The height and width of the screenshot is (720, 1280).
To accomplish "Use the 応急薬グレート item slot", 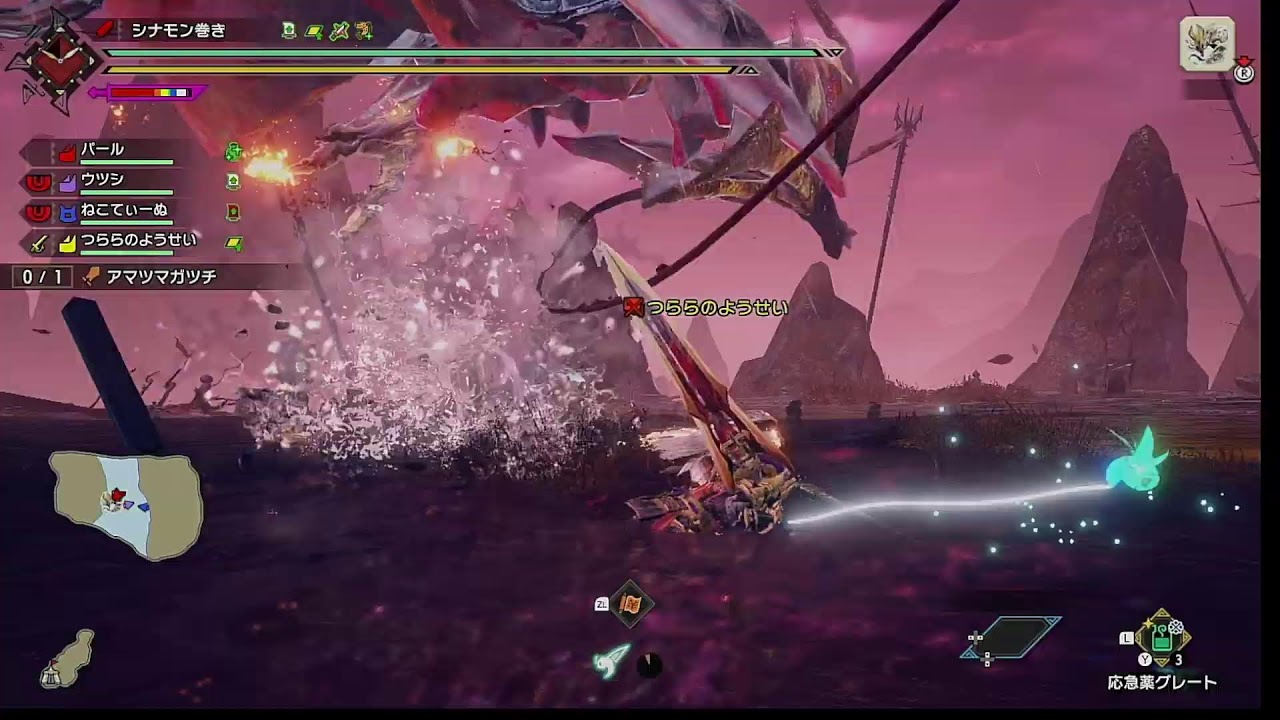I will [1161, 639].
